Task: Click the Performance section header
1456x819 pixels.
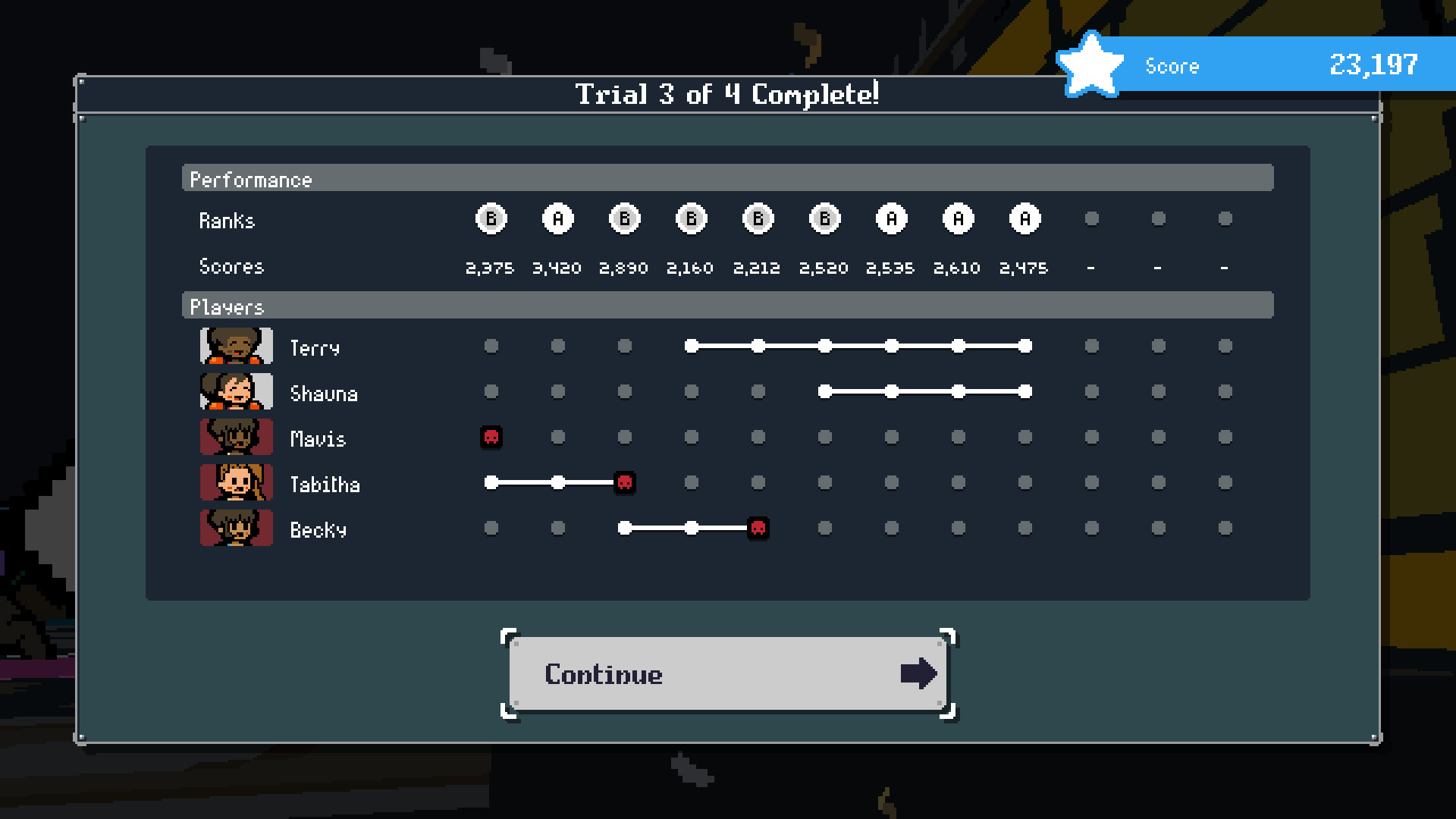Action: [252, 180]
